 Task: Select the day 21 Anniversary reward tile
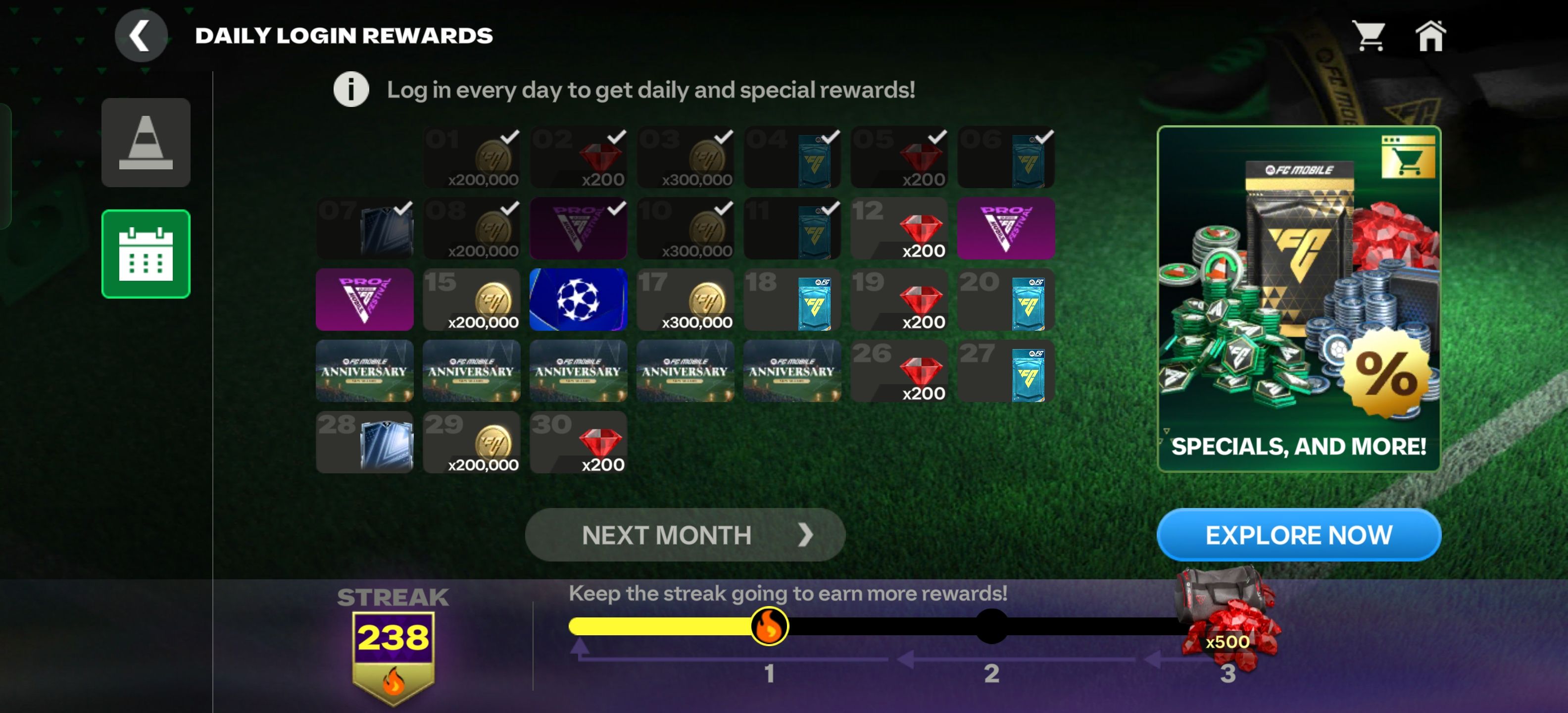click(x=365, y=371)
